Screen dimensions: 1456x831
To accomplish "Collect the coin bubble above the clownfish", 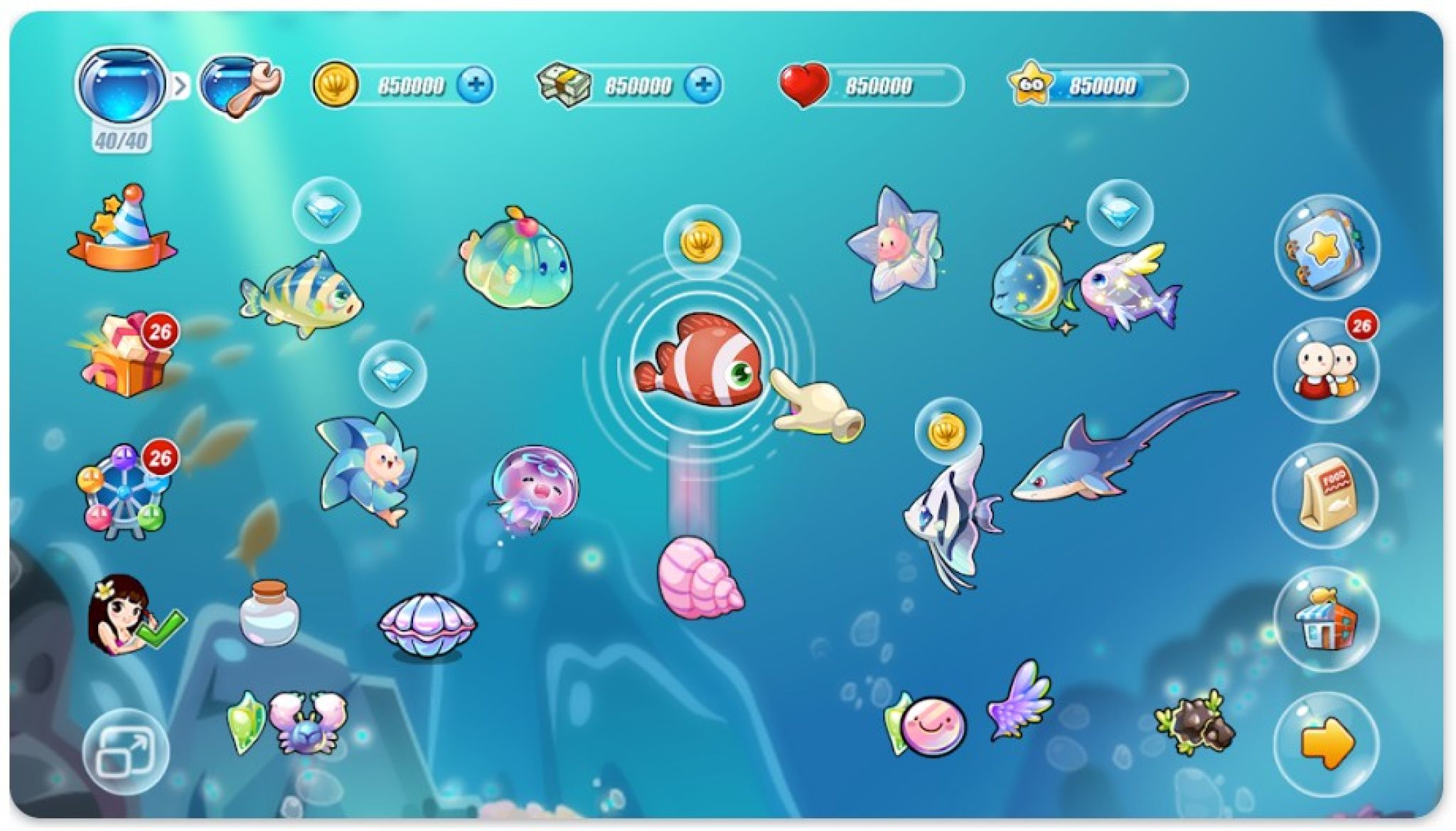I will pyautogui.click(x=703, y=242).
